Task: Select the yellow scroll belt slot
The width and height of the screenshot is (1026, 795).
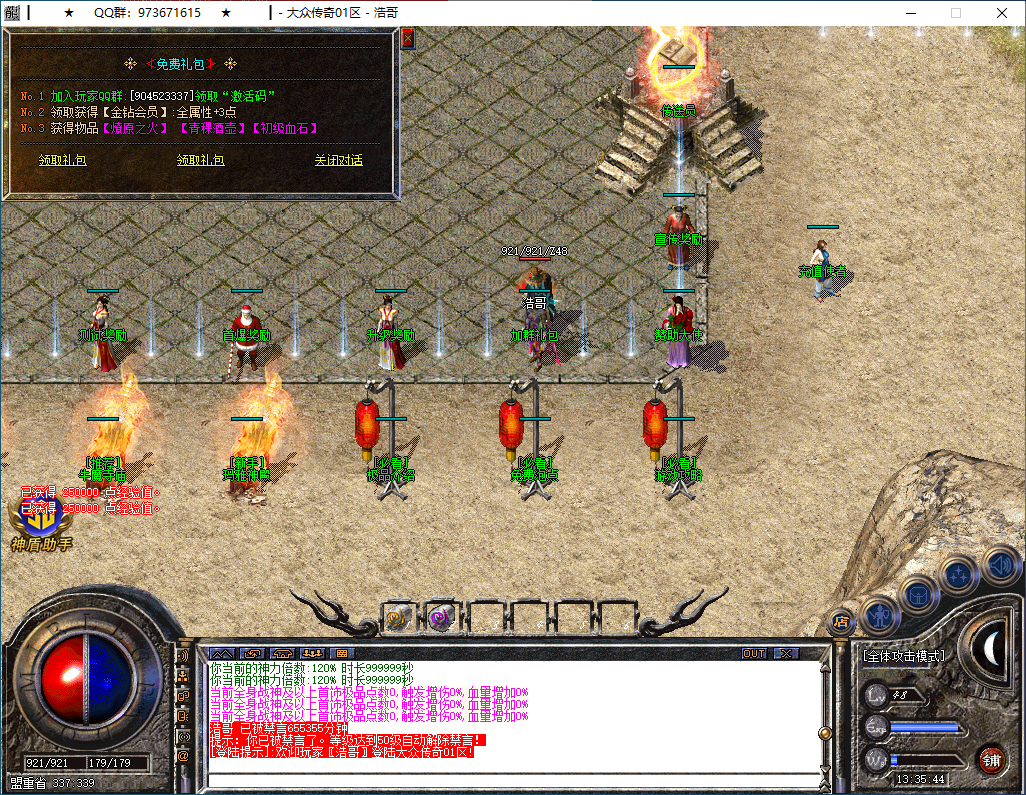Action: pyautogui.click(x=399, y=617)
